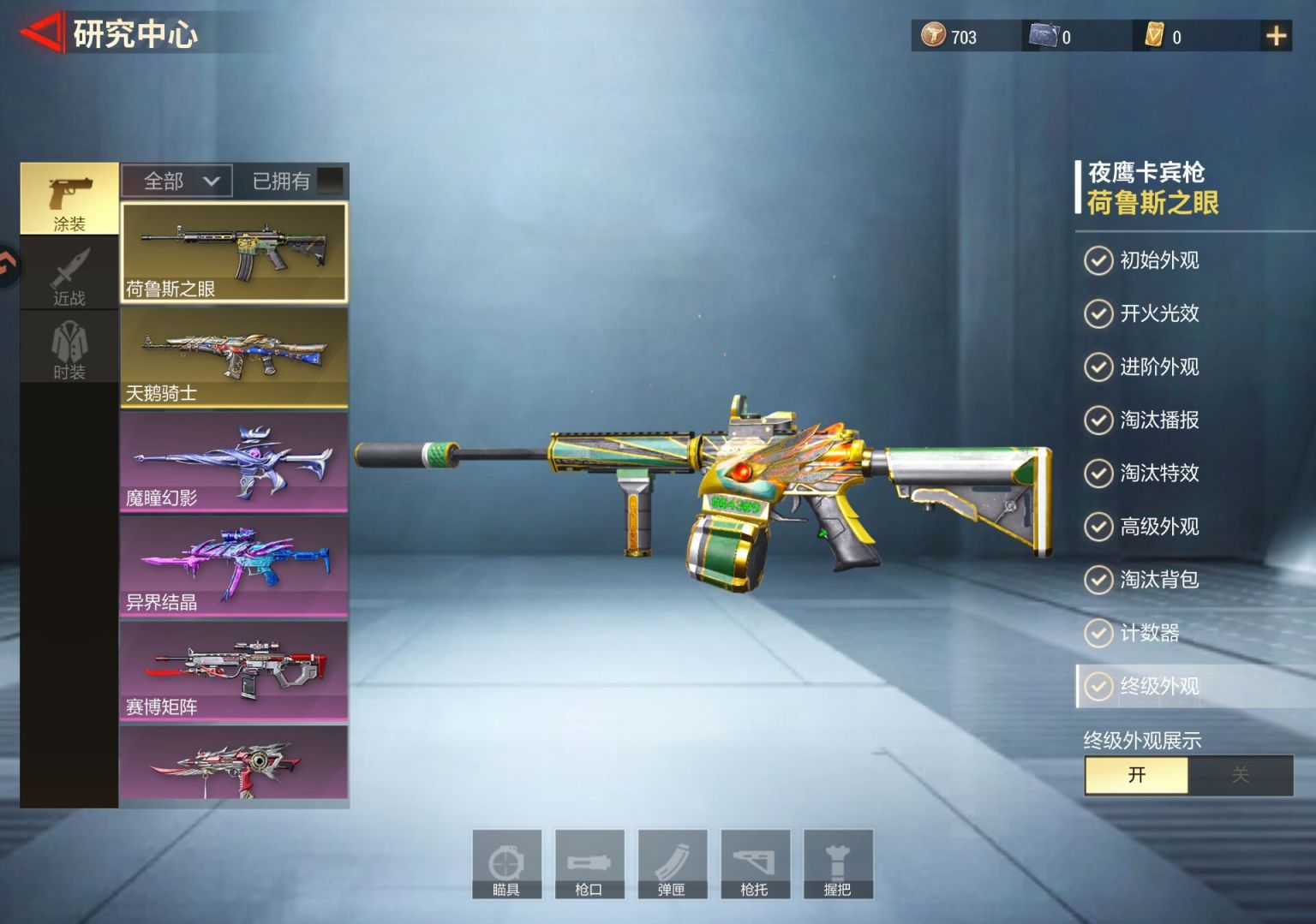Click the plus button to add currency
The width and height of the screenshot is (1316, 924).
tap(1276, 36)
